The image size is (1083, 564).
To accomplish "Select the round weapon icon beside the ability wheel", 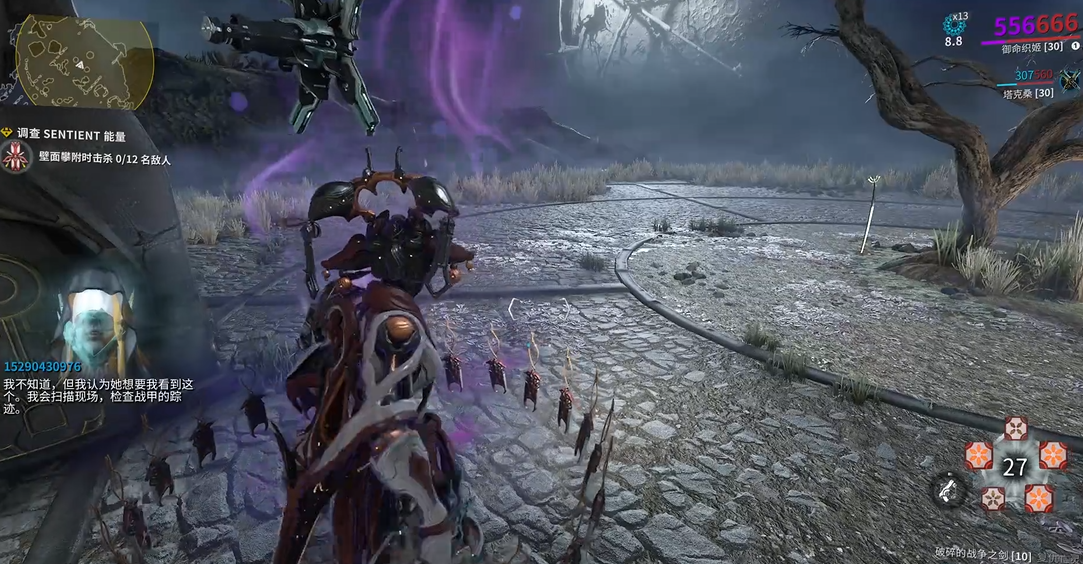I will click(x=946, y=489).
